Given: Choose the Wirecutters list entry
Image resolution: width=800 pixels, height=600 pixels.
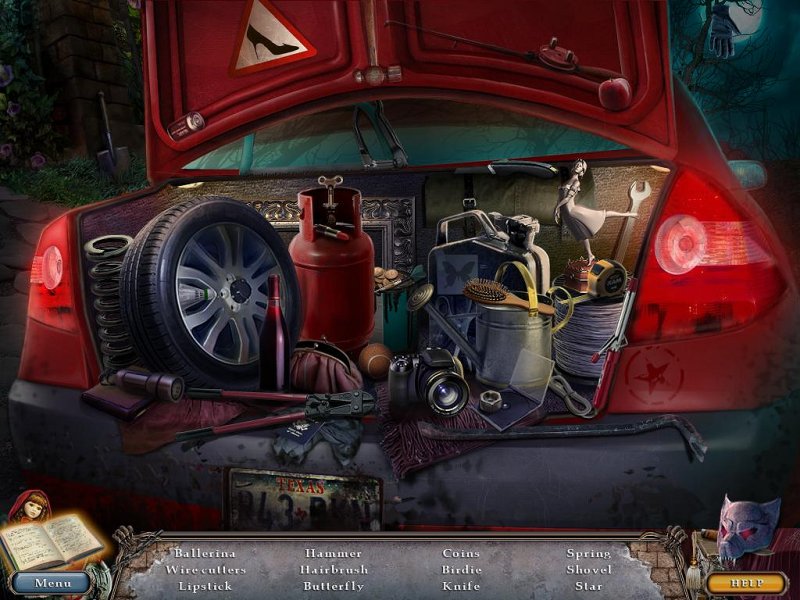Looking at the screenshot, I should pos(205,569).
